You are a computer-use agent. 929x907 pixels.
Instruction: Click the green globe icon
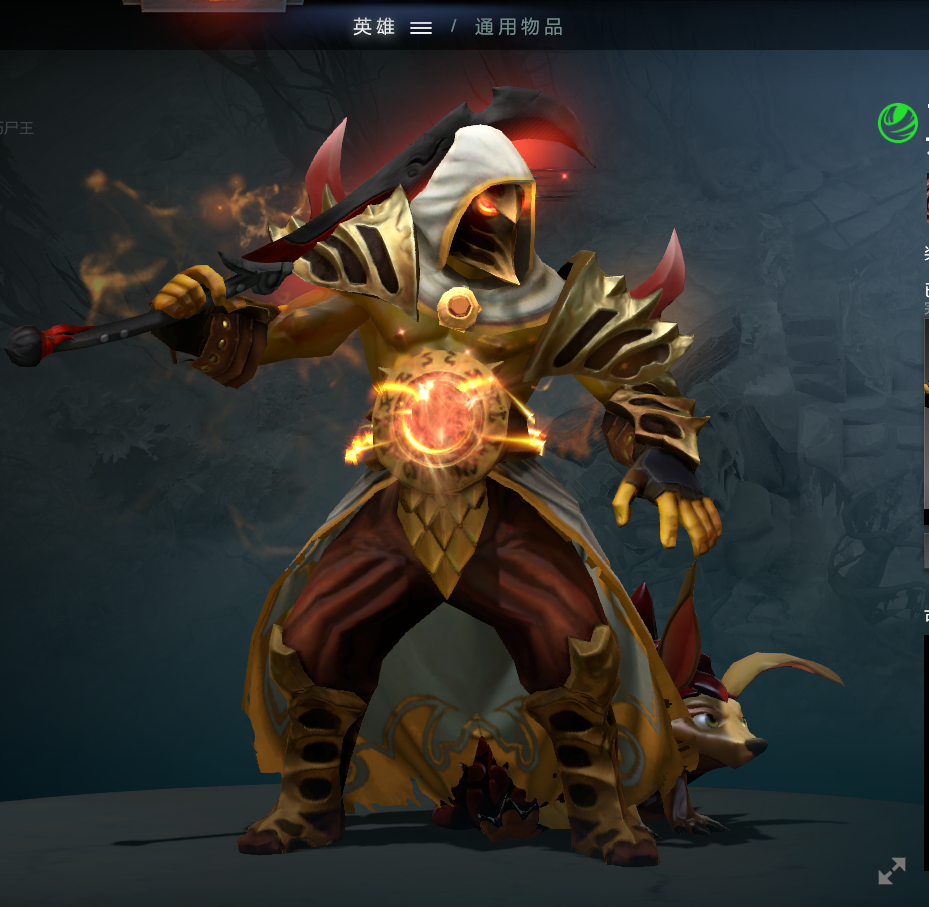pyautogui.click(x=897, y=123)
